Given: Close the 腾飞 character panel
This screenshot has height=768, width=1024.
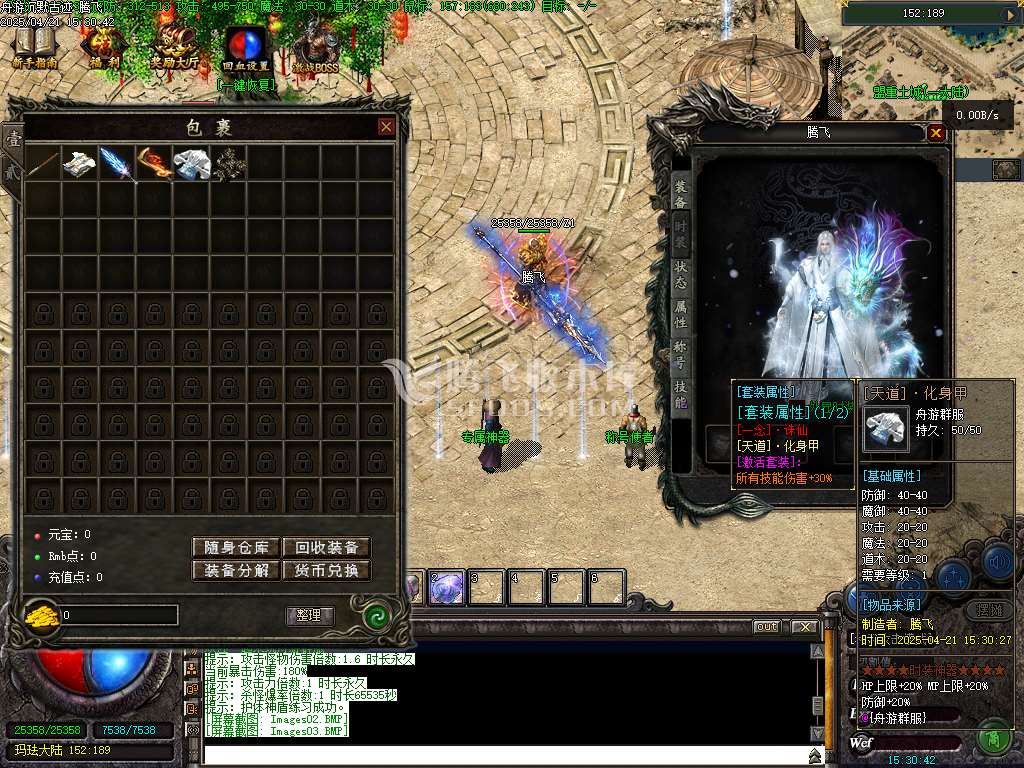Looking at the screenshot, I should 936,133.
